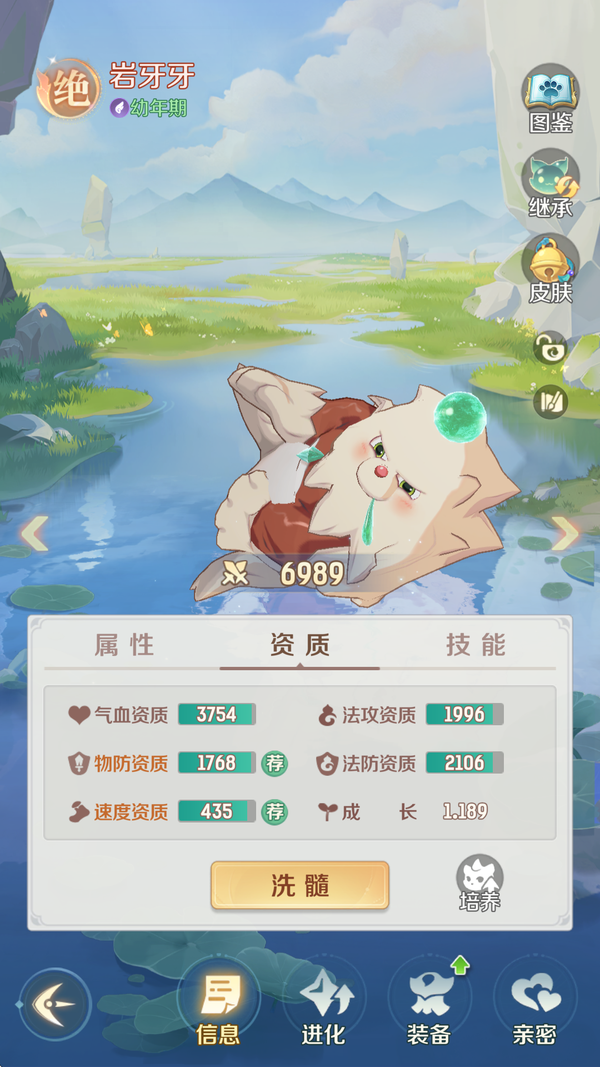Go back using the round arrow button

pos(55,1003)
